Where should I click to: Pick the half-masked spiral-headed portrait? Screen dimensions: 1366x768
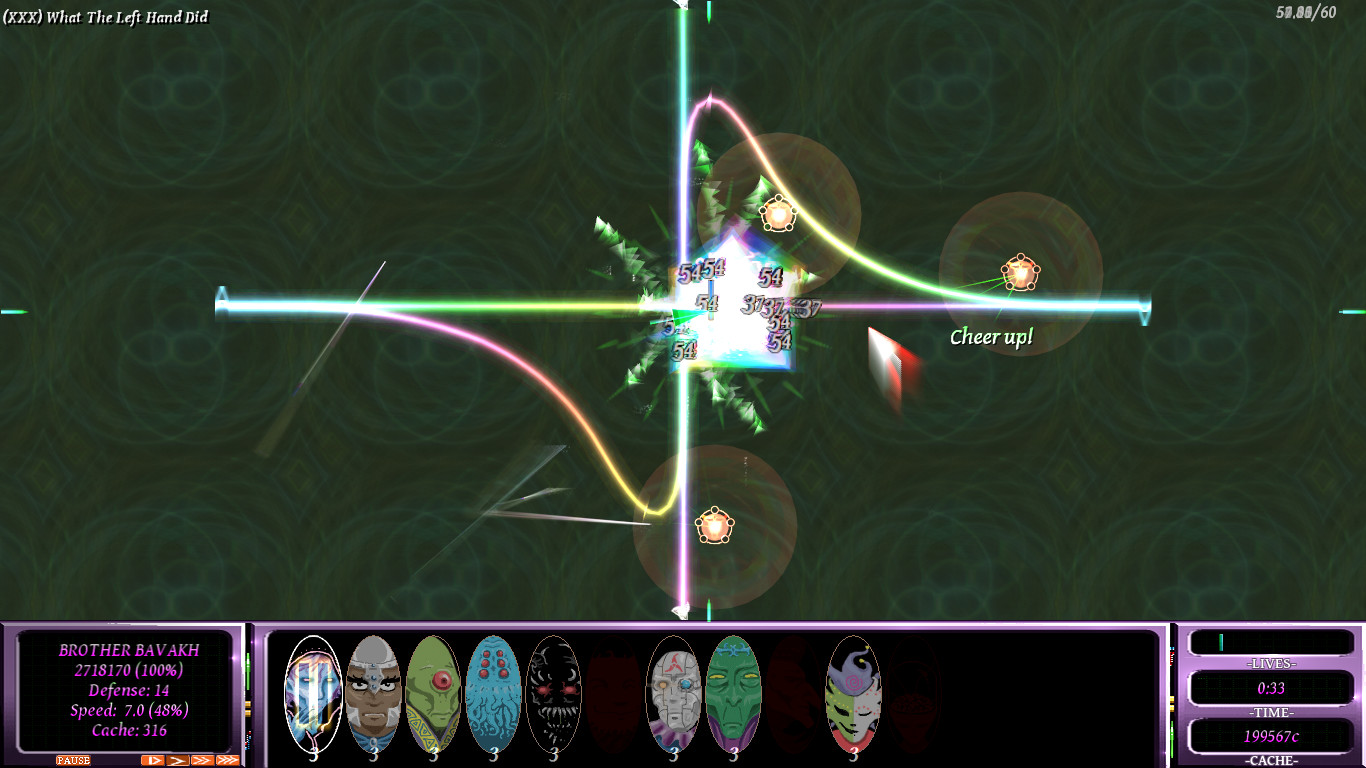pos(855,693)
